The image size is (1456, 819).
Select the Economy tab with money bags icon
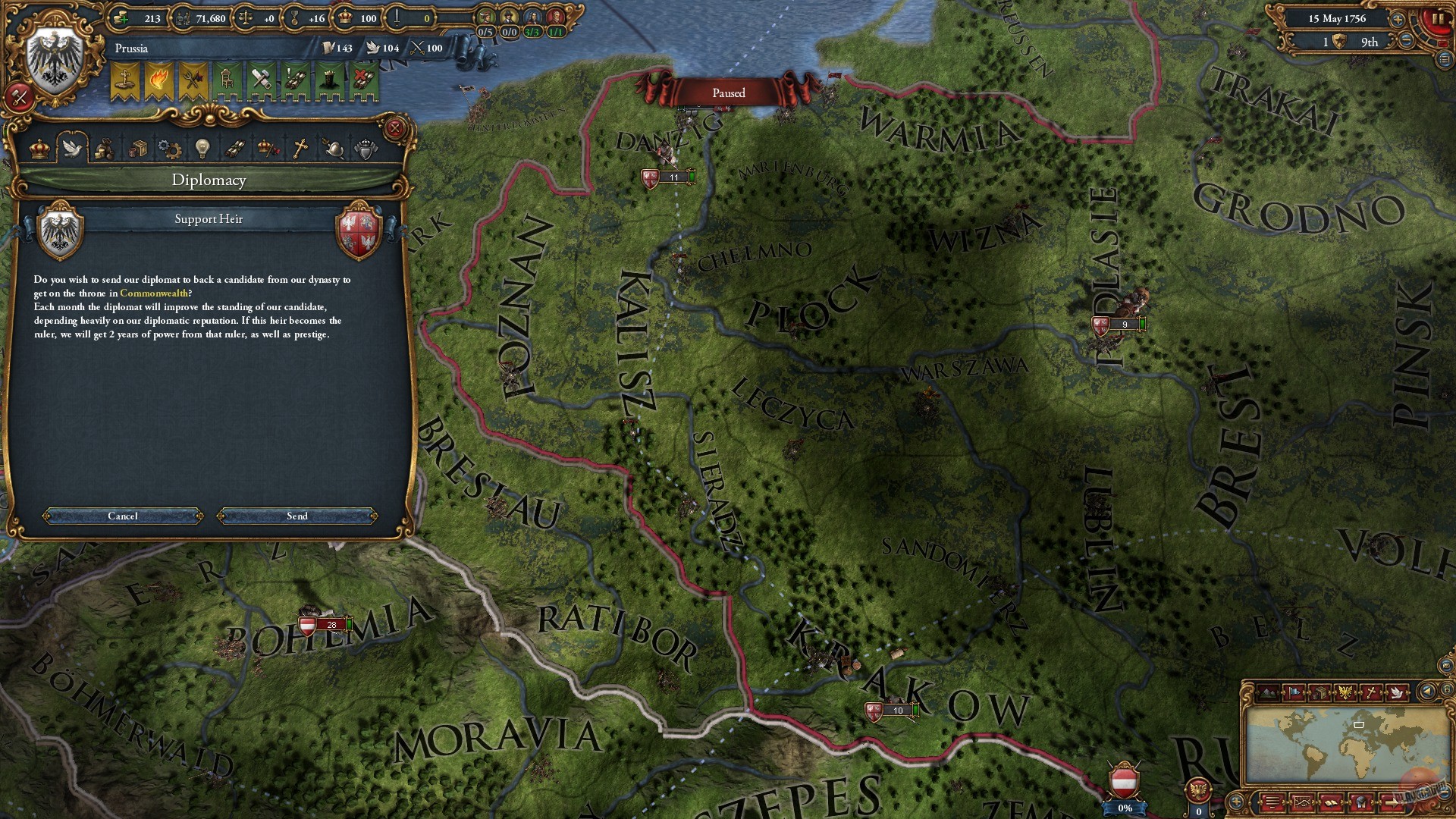tap(105, 149)
